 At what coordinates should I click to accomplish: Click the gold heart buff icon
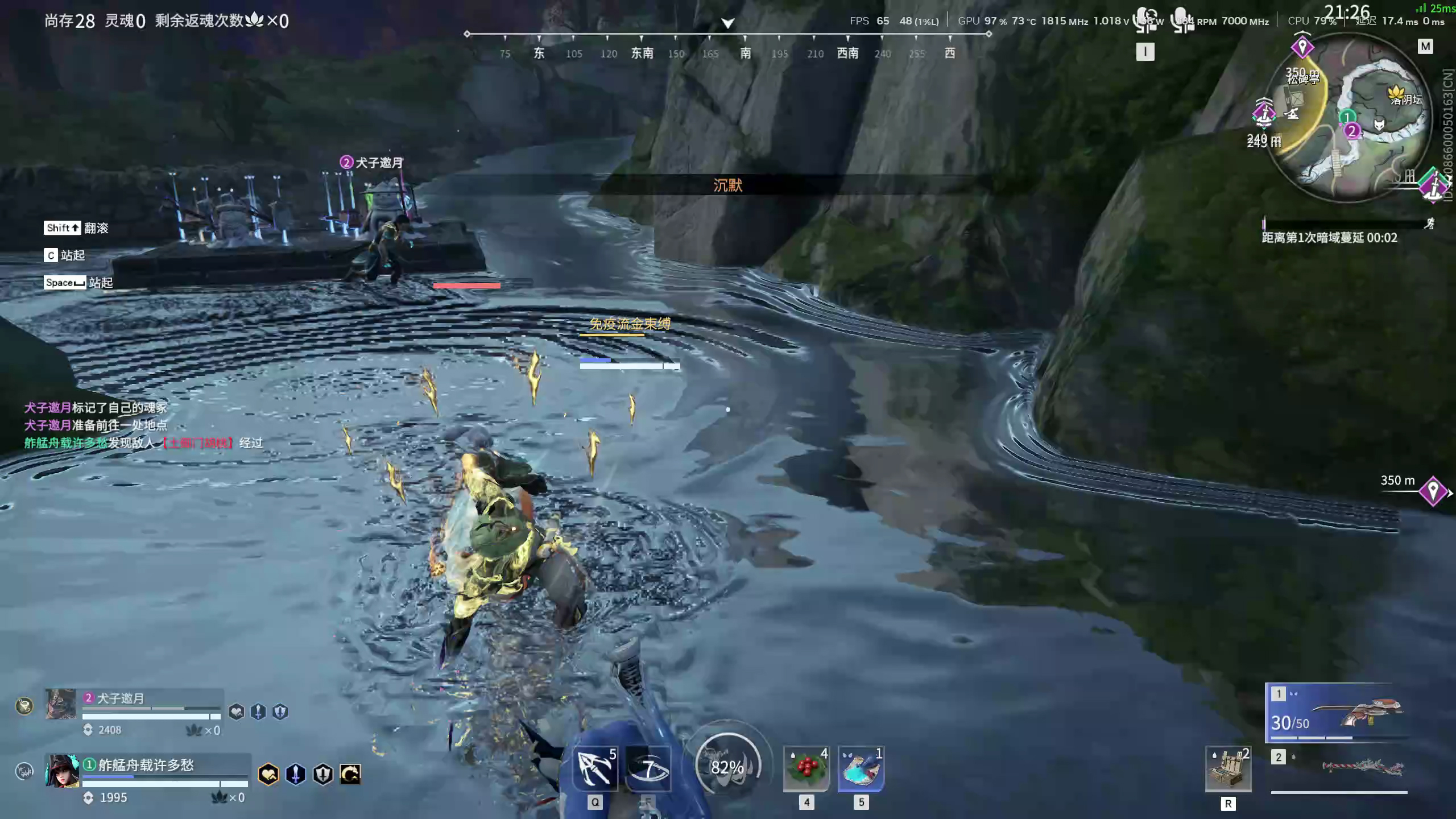pyautogui.click(x=268, y=774)
